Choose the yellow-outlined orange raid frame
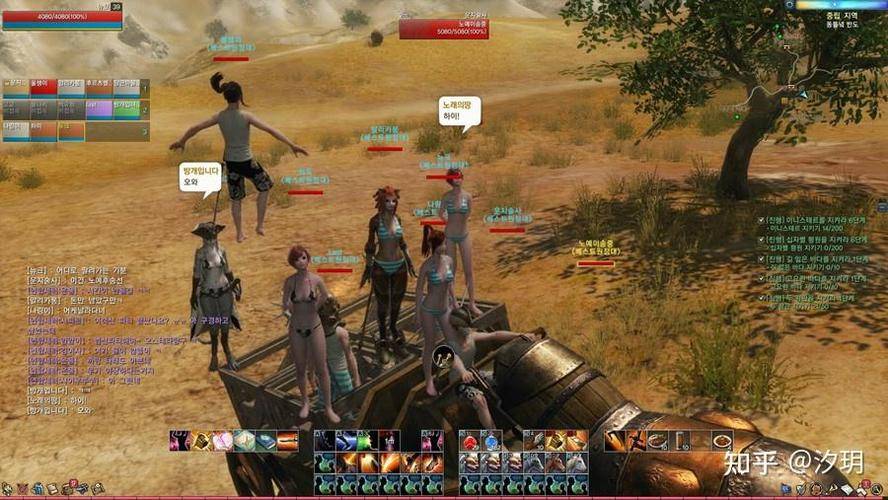 pos(70,129)
